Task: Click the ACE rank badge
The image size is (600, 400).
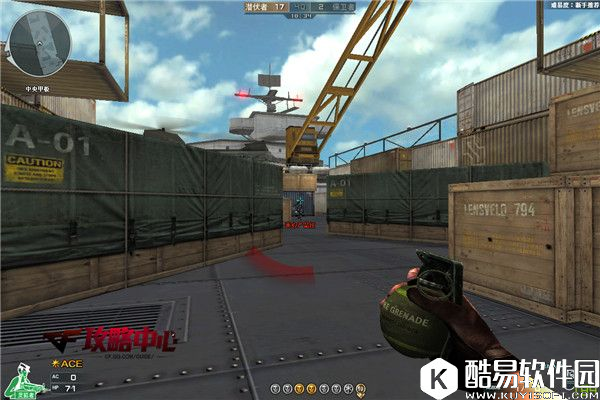Action: point(67,363)
